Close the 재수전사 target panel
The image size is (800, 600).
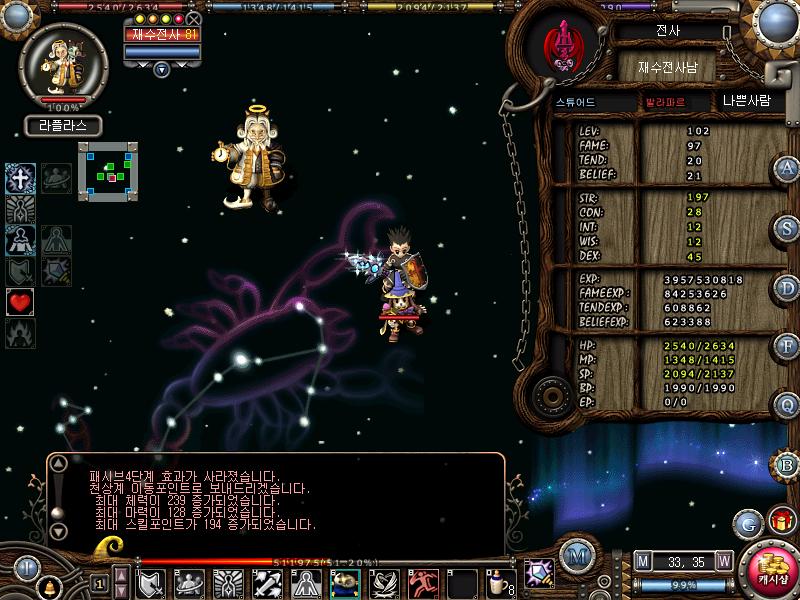pyautogui.click(x=194, y=18)
